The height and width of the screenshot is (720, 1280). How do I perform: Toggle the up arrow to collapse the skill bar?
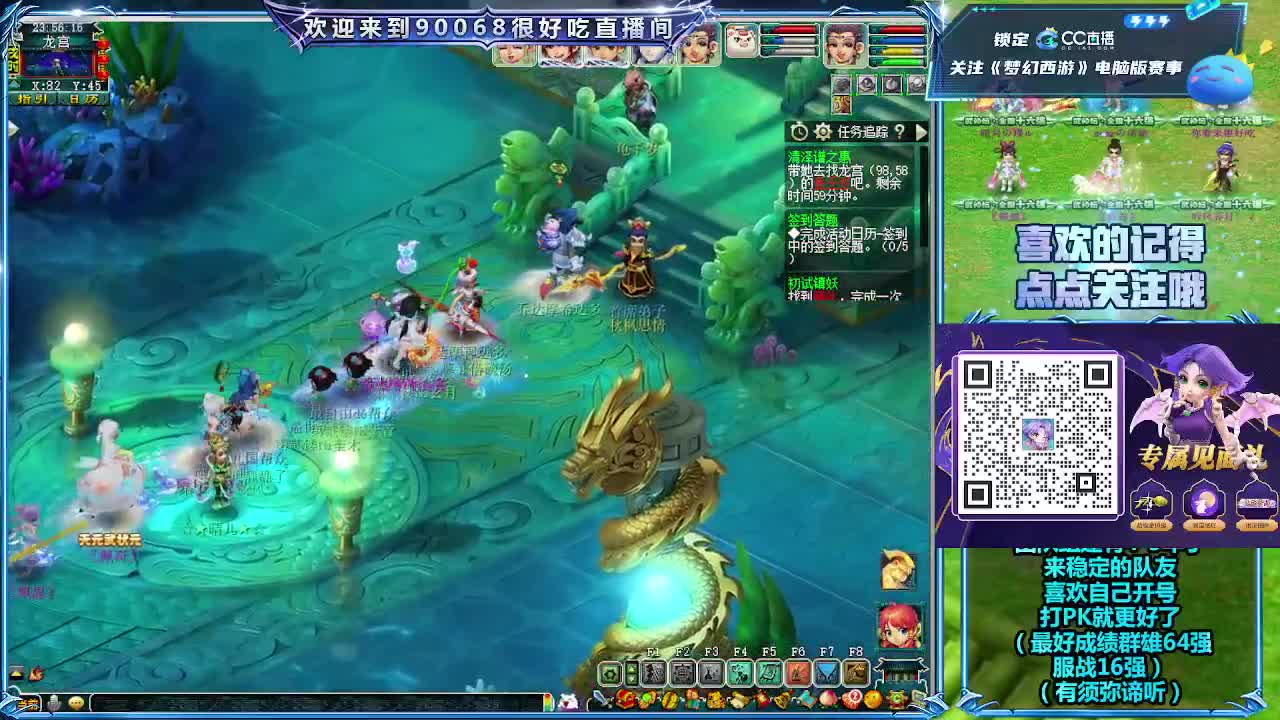tap(632, 666)
